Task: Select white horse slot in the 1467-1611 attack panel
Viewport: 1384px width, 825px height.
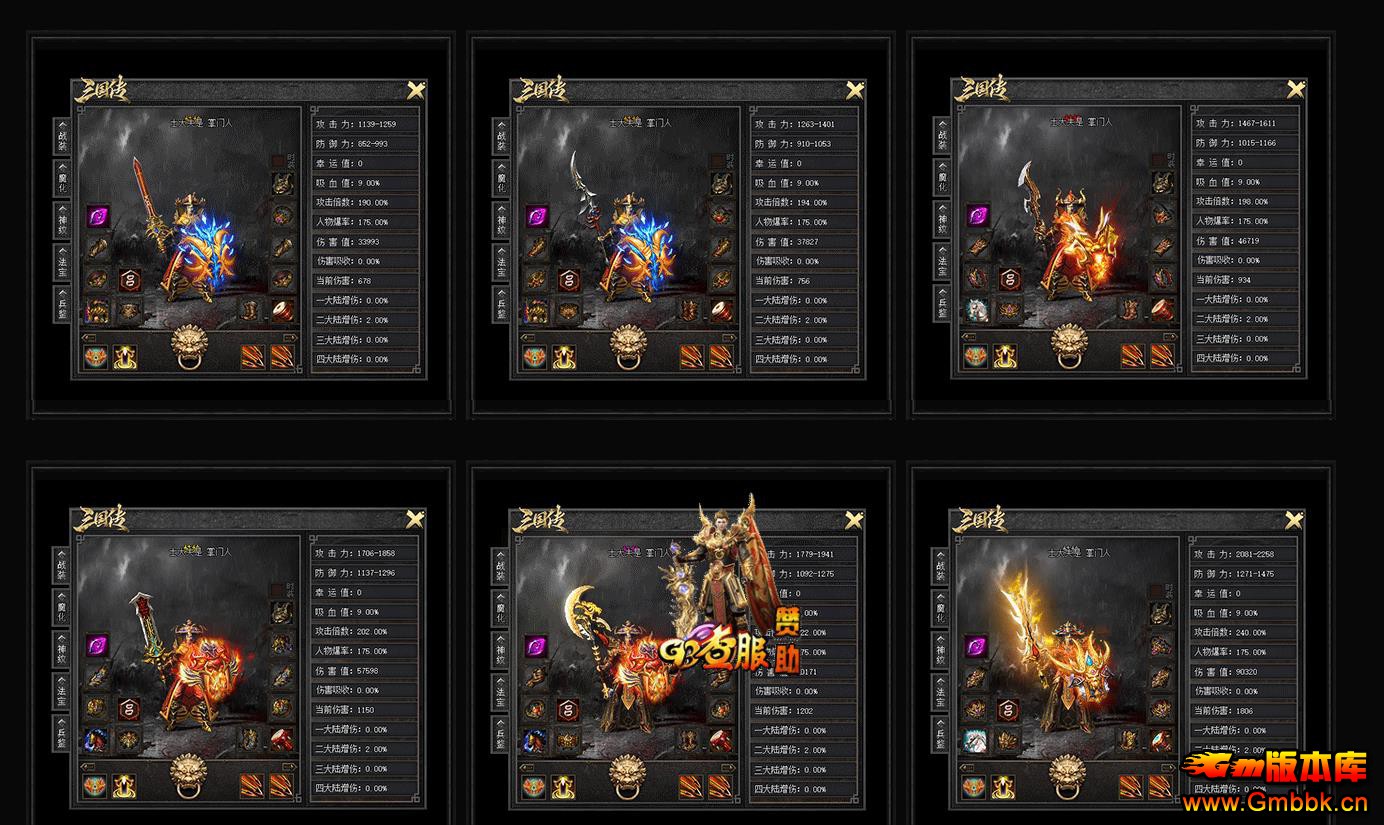Action: (x=976, y=310)
